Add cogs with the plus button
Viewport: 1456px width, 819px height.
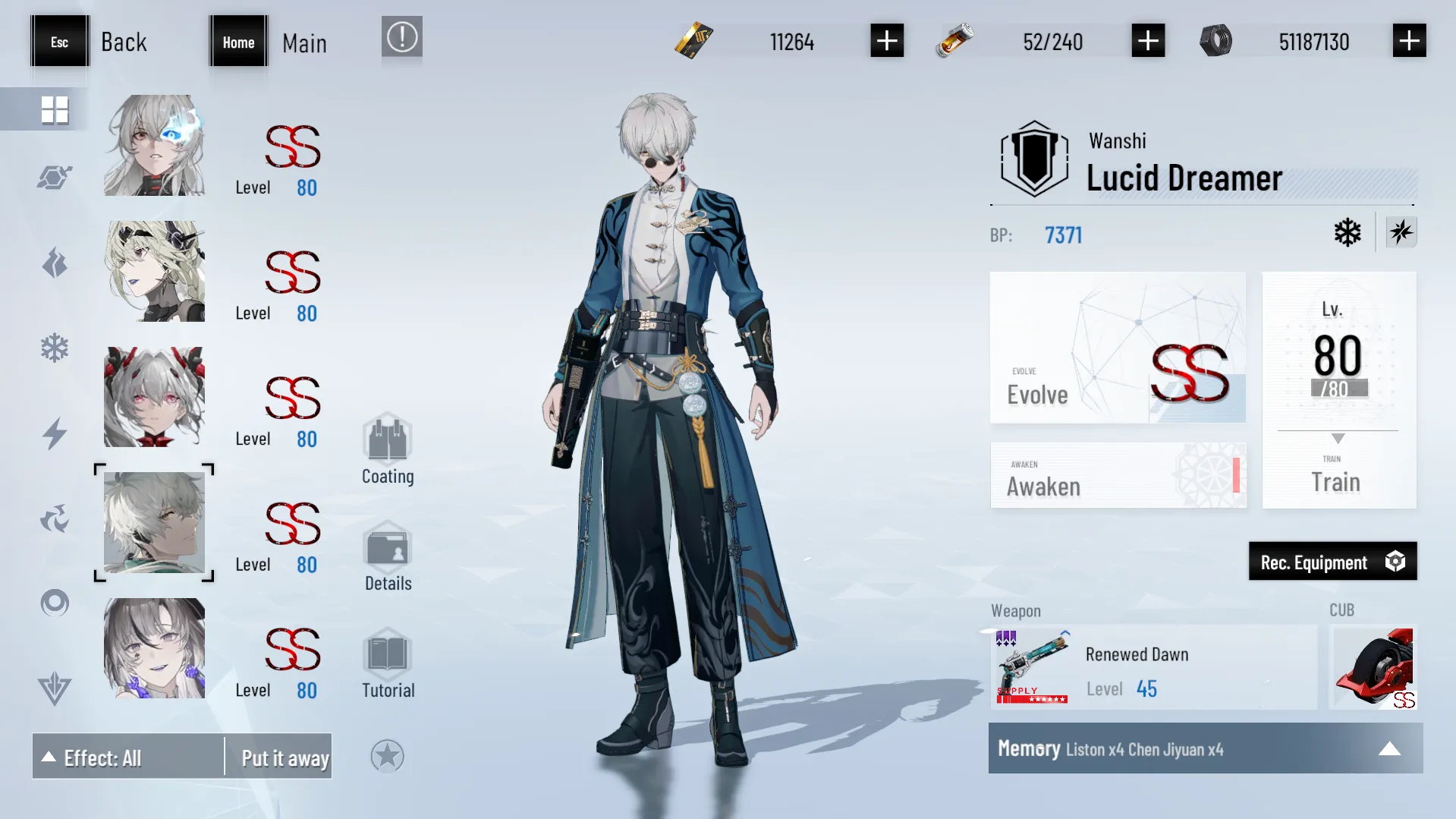pyautogui.click(x=1408, y=41)
